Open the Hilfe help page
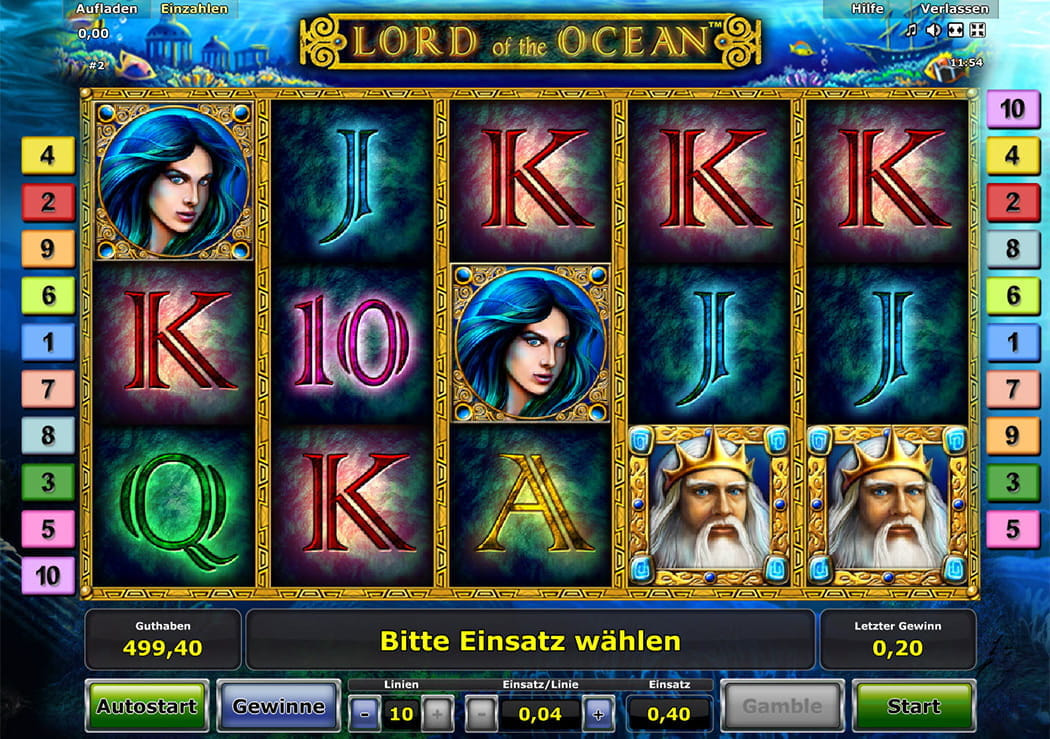Image resolution: width=1050 pixels, height=739 pixels. point(867,8)
